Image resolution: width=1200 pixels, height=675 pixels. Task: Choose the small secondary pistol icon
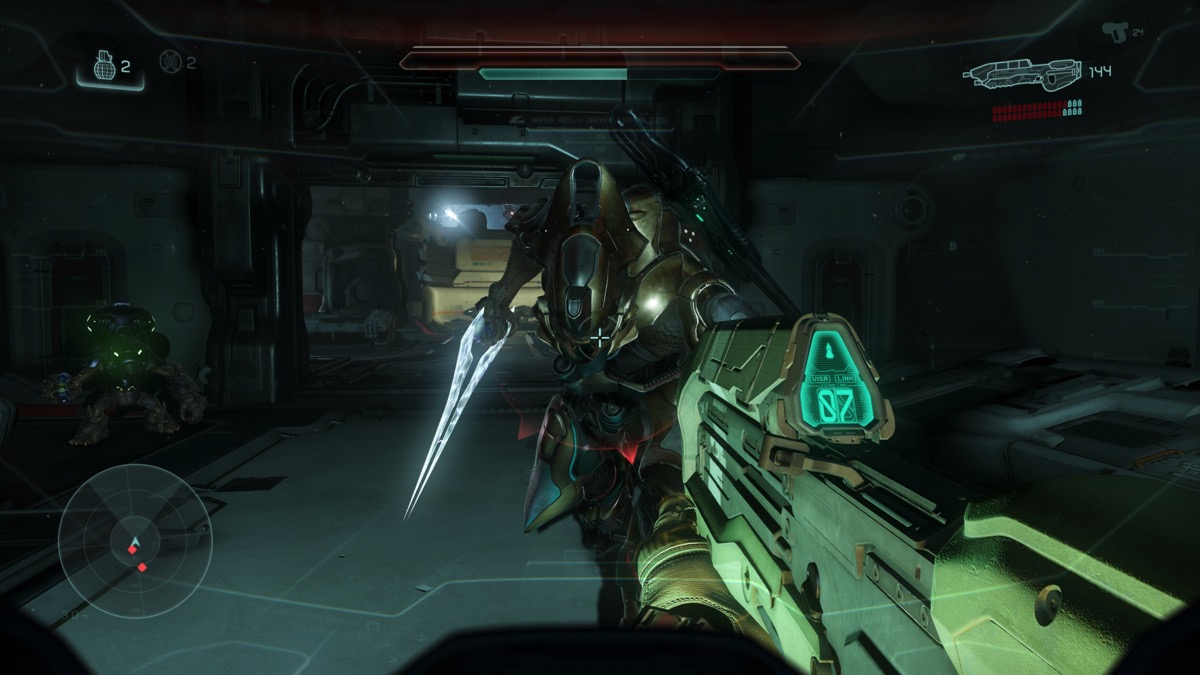point(1113,31)
